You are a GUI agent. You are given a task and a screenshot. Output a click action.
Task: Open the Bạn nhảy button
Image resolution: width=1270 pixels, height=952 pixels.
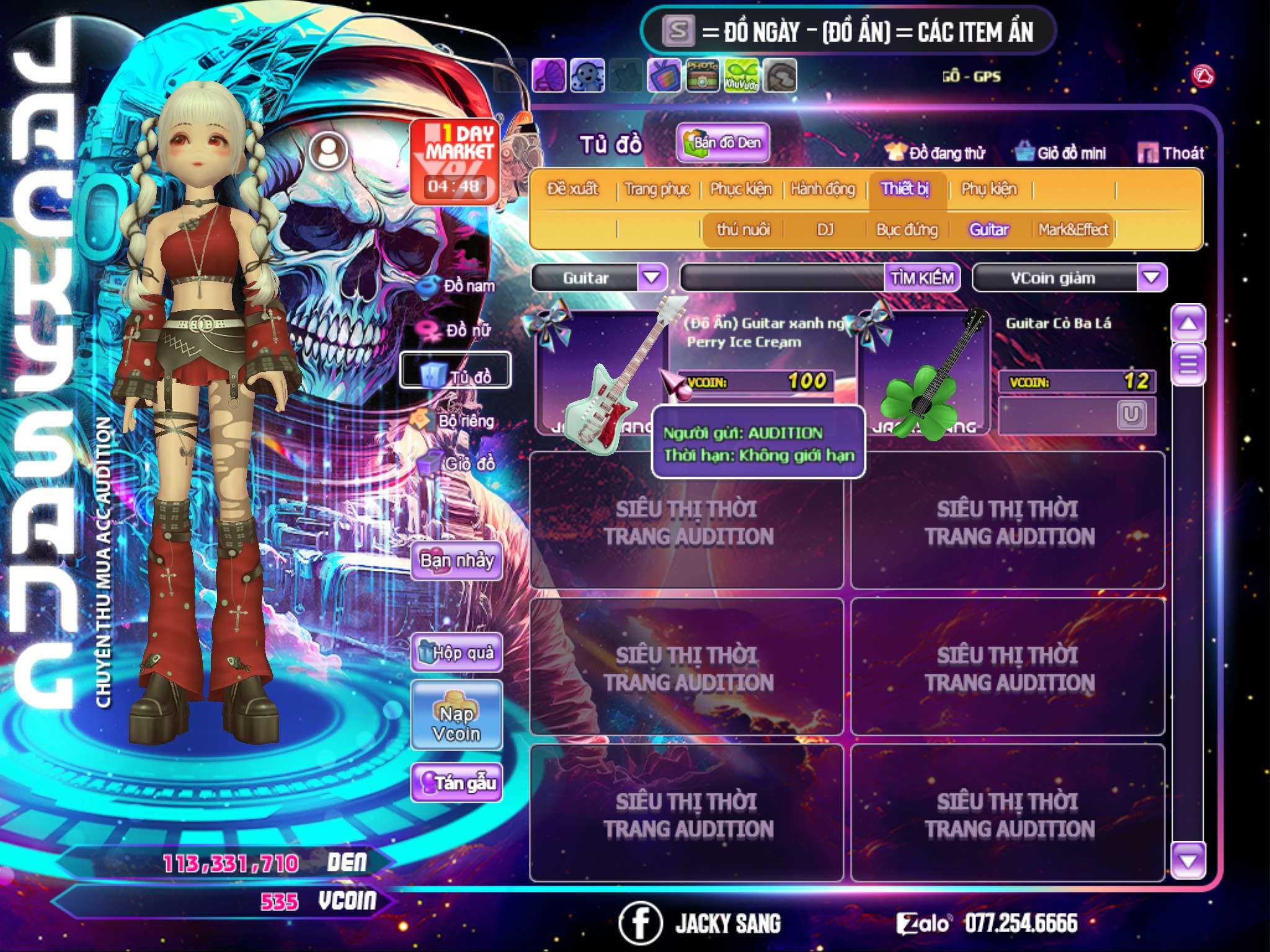(x=457, y=561)
